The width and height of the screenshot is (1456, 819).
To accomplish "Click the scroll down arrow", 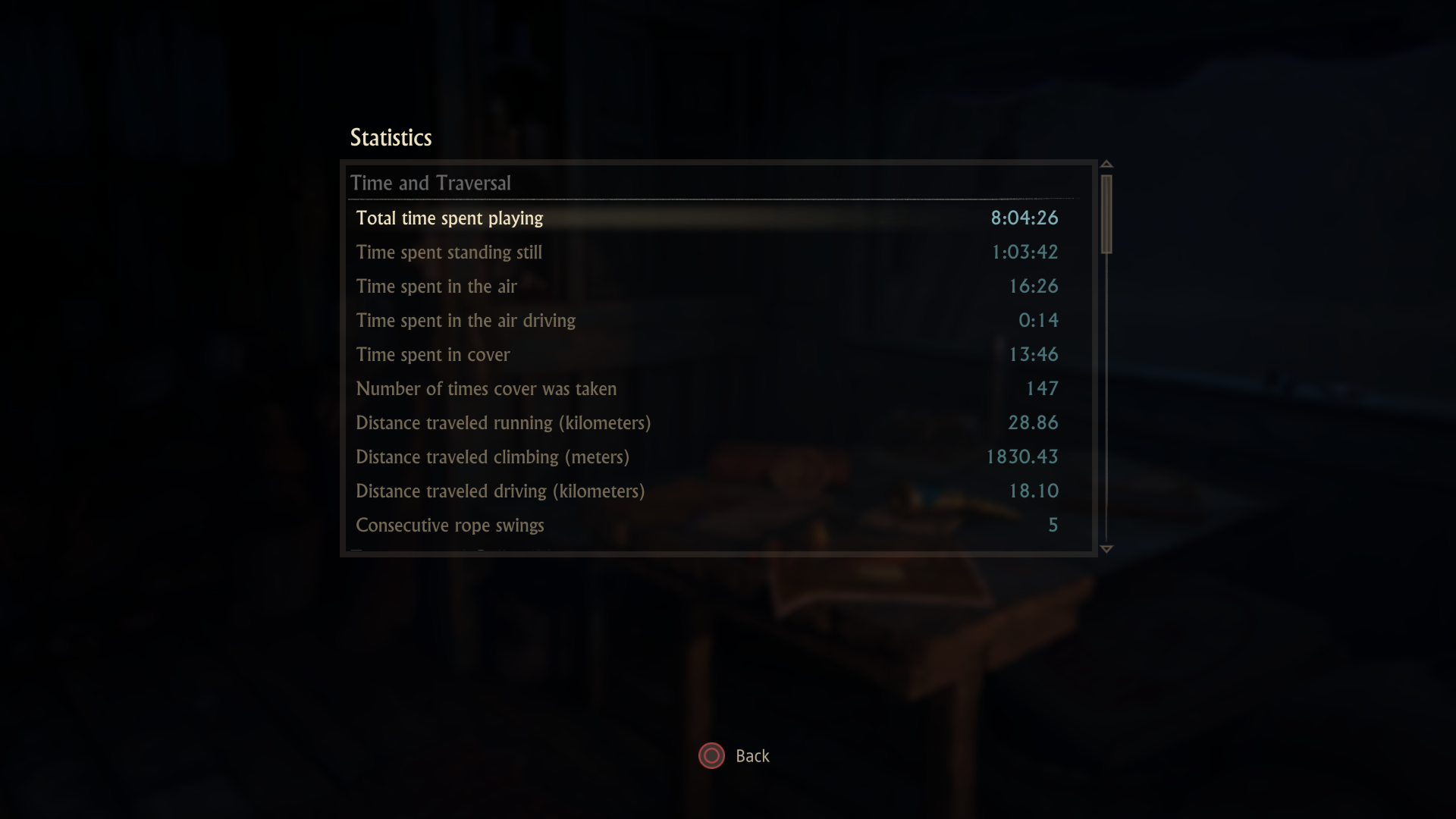I will (x=1106, y=549).
